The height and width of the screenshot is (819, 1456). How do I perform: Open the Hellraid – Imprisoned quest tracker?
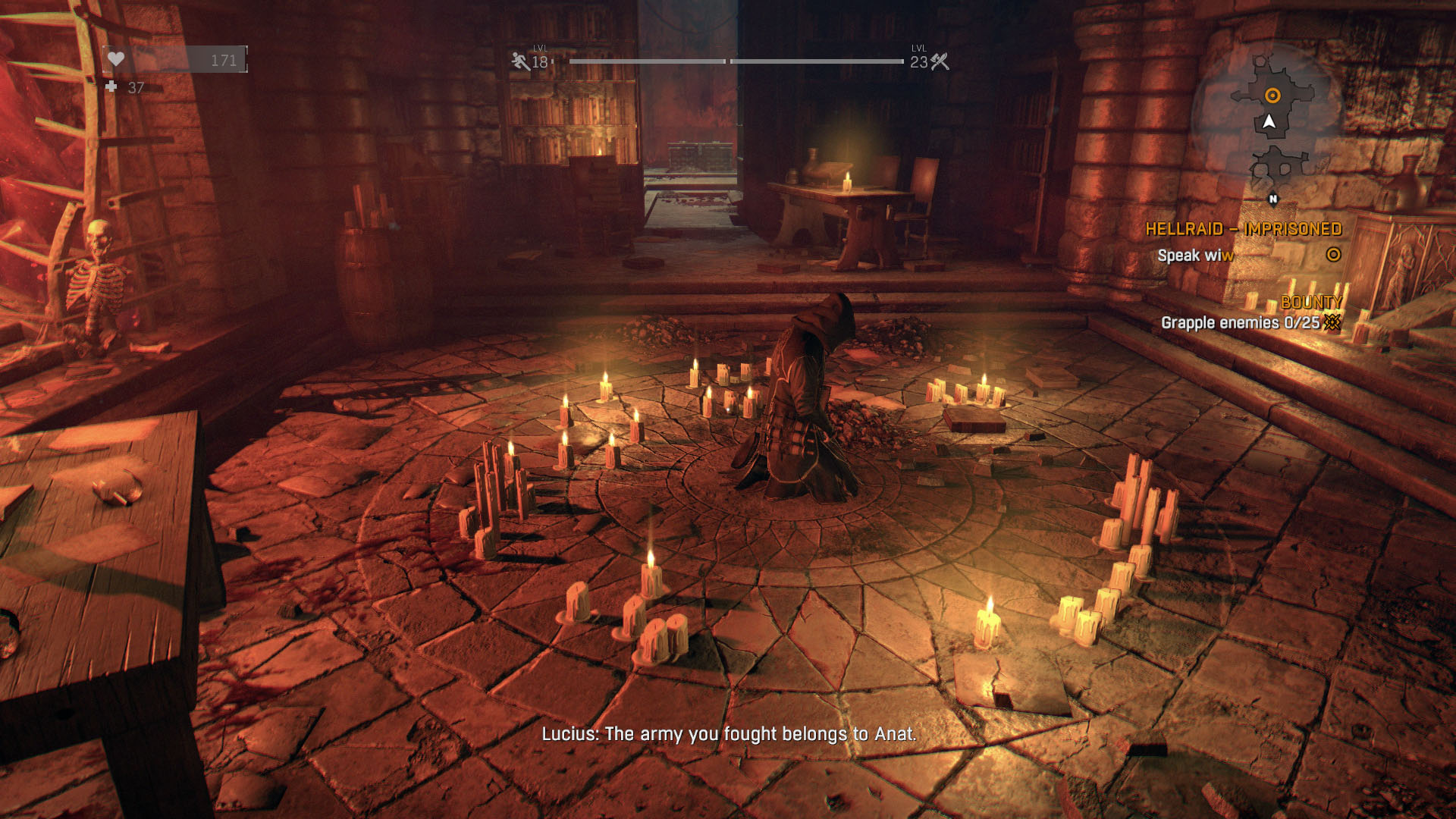[x=1243, y=229]
